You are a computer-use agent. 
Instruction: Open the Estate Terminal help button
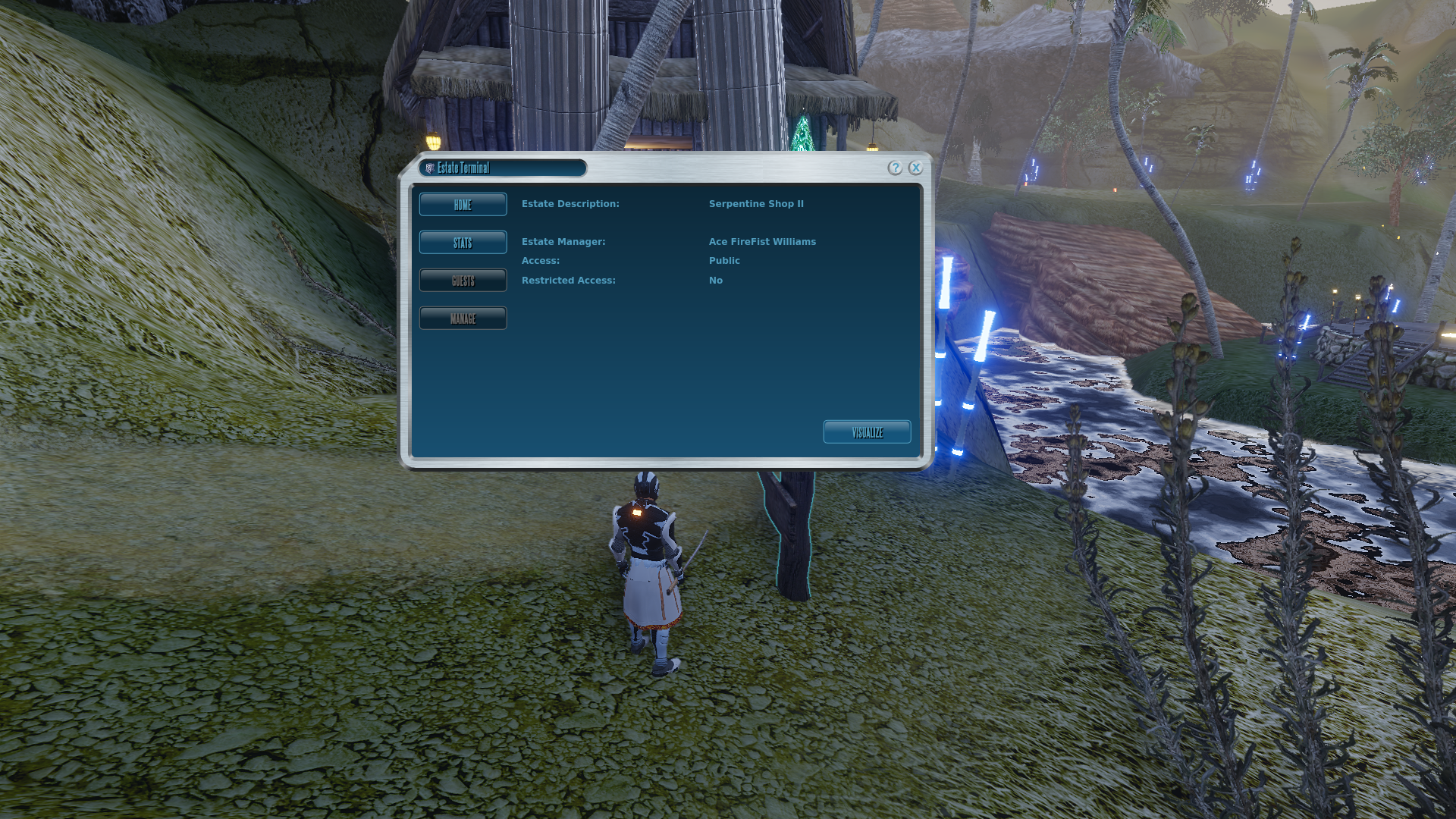coord(895,168)
